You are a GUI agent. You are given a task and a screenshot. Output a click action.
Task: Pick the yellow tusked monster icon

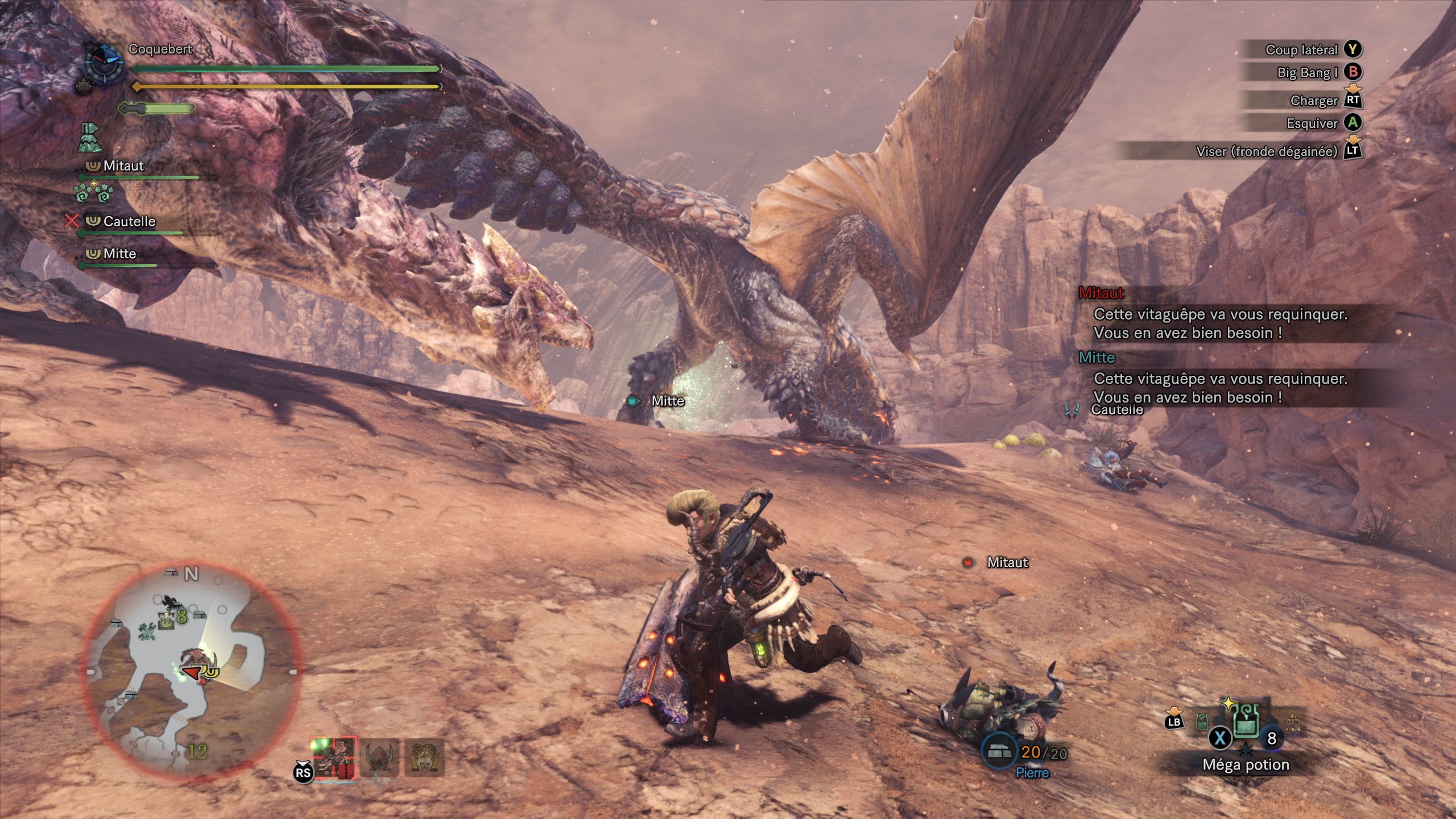(424, 758)
